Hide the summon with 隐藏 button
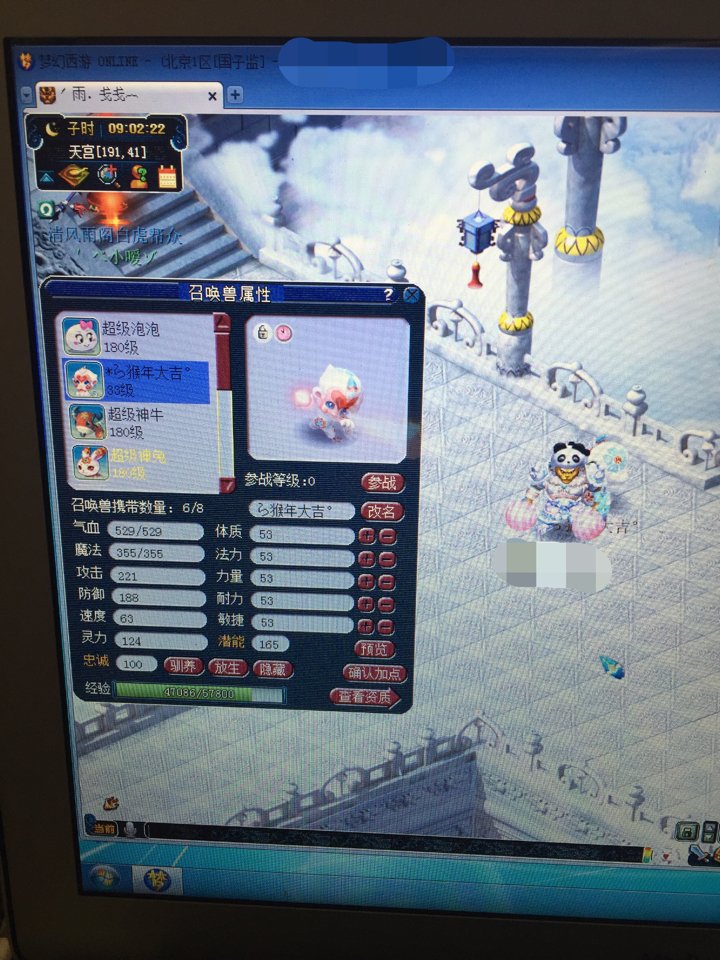This screenshot has width=720, height=960. click(274, 669)
